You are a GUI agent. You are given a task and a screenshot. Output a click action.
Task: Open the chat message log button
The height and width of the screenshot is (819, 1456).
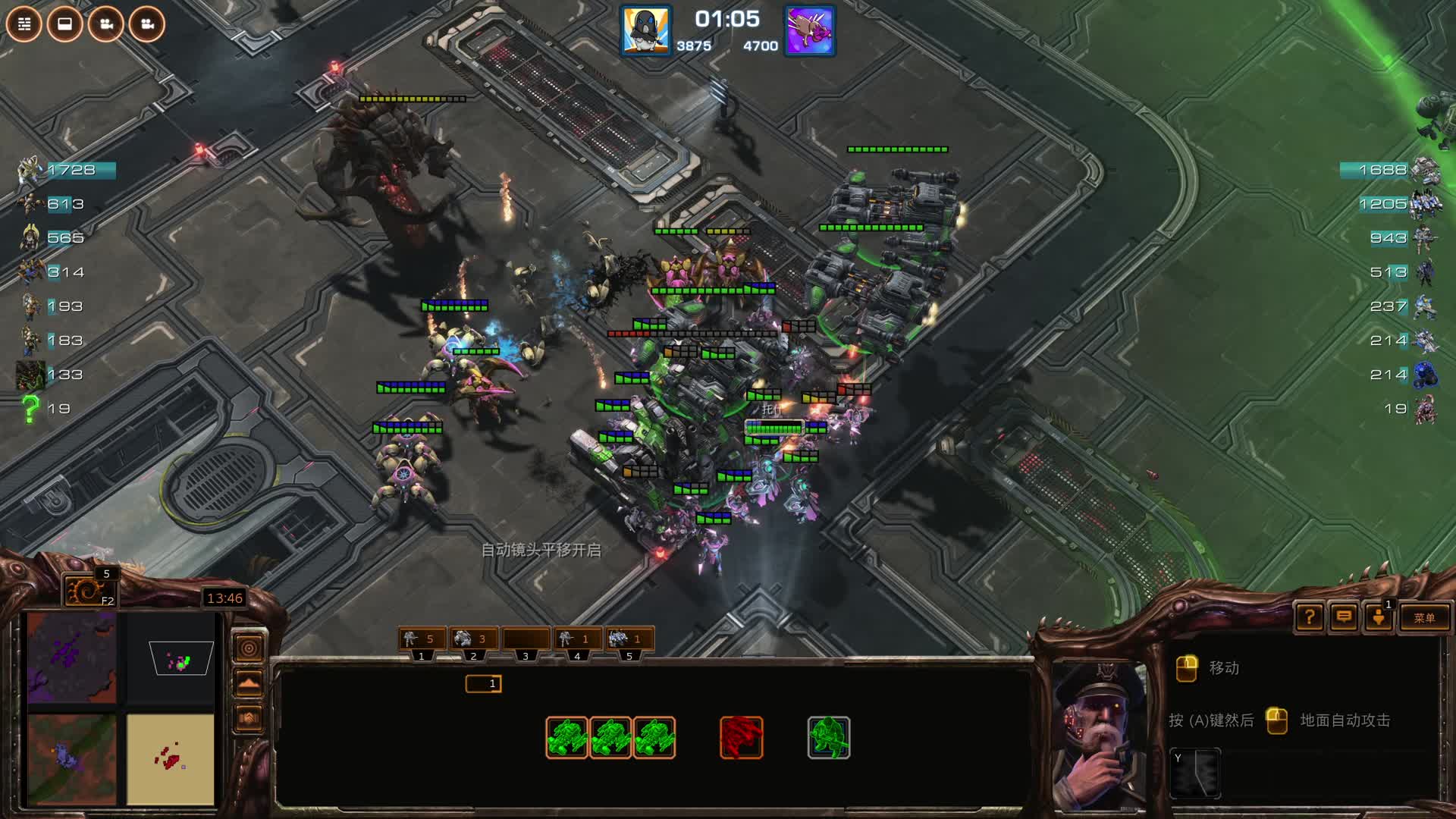(x=1344, y=617)
